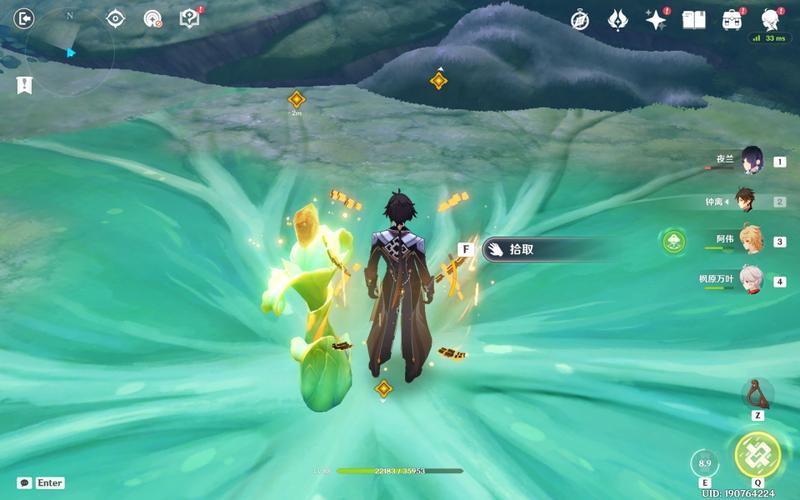Click the bookmark quest icon under the minimap
This screenshot has width=800, height=500.
click(x=24, y=86)
